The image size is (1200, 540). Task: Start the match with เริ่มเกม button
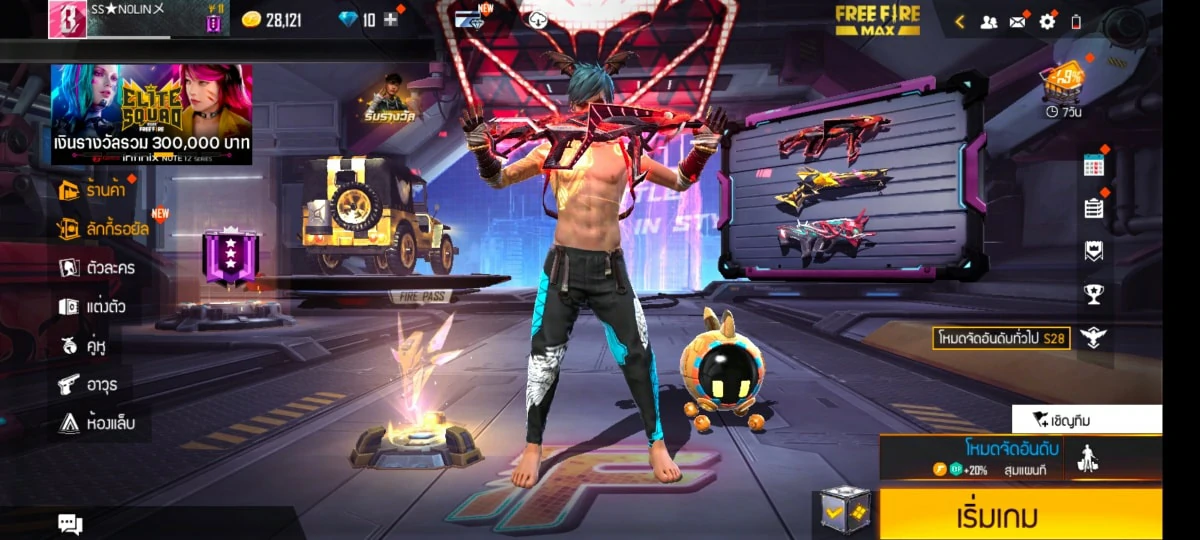tap(1020, 516)
